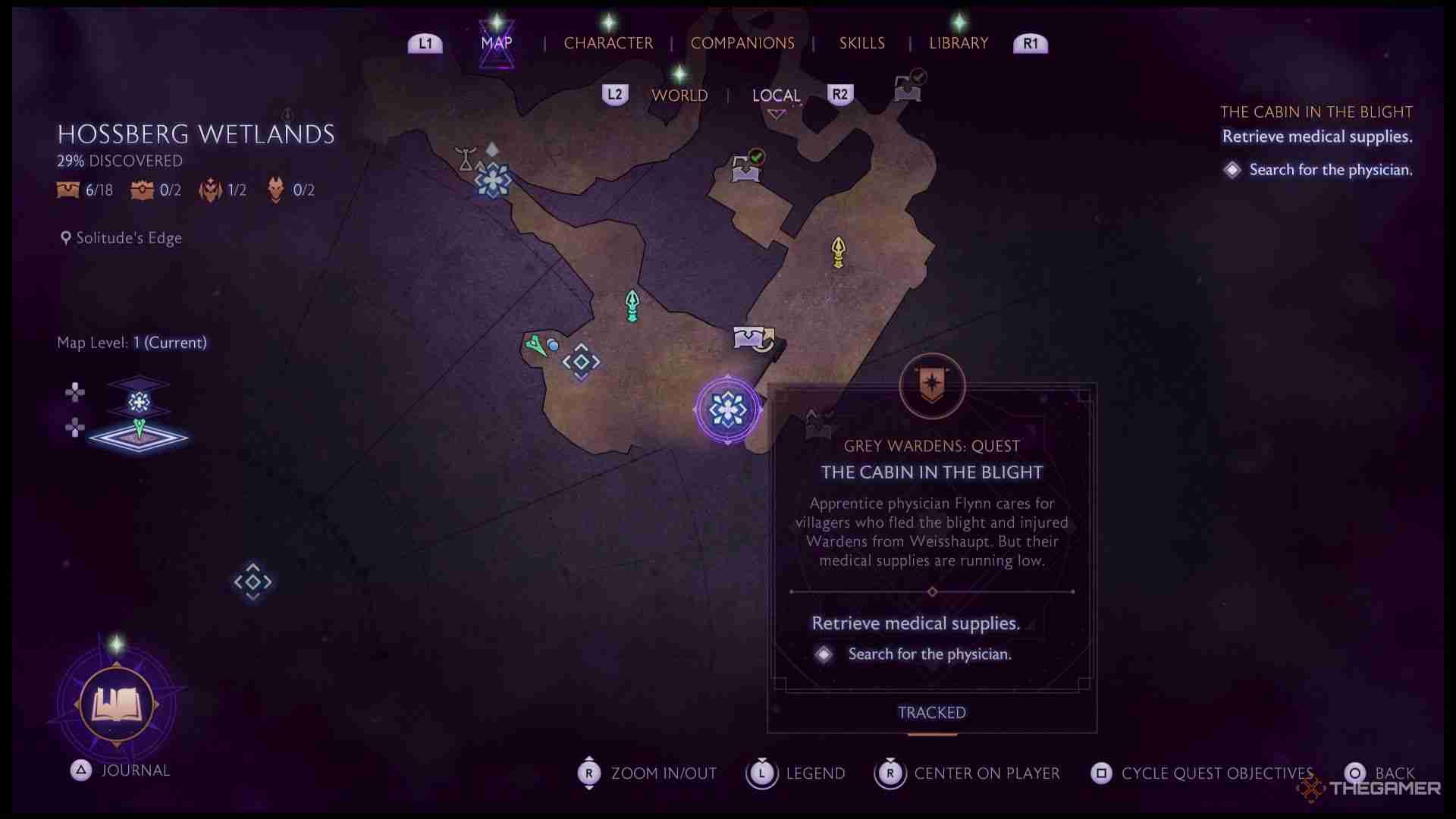1456x819 pixels.
Task: Go to the Skills tab
Action: (861, 43)
